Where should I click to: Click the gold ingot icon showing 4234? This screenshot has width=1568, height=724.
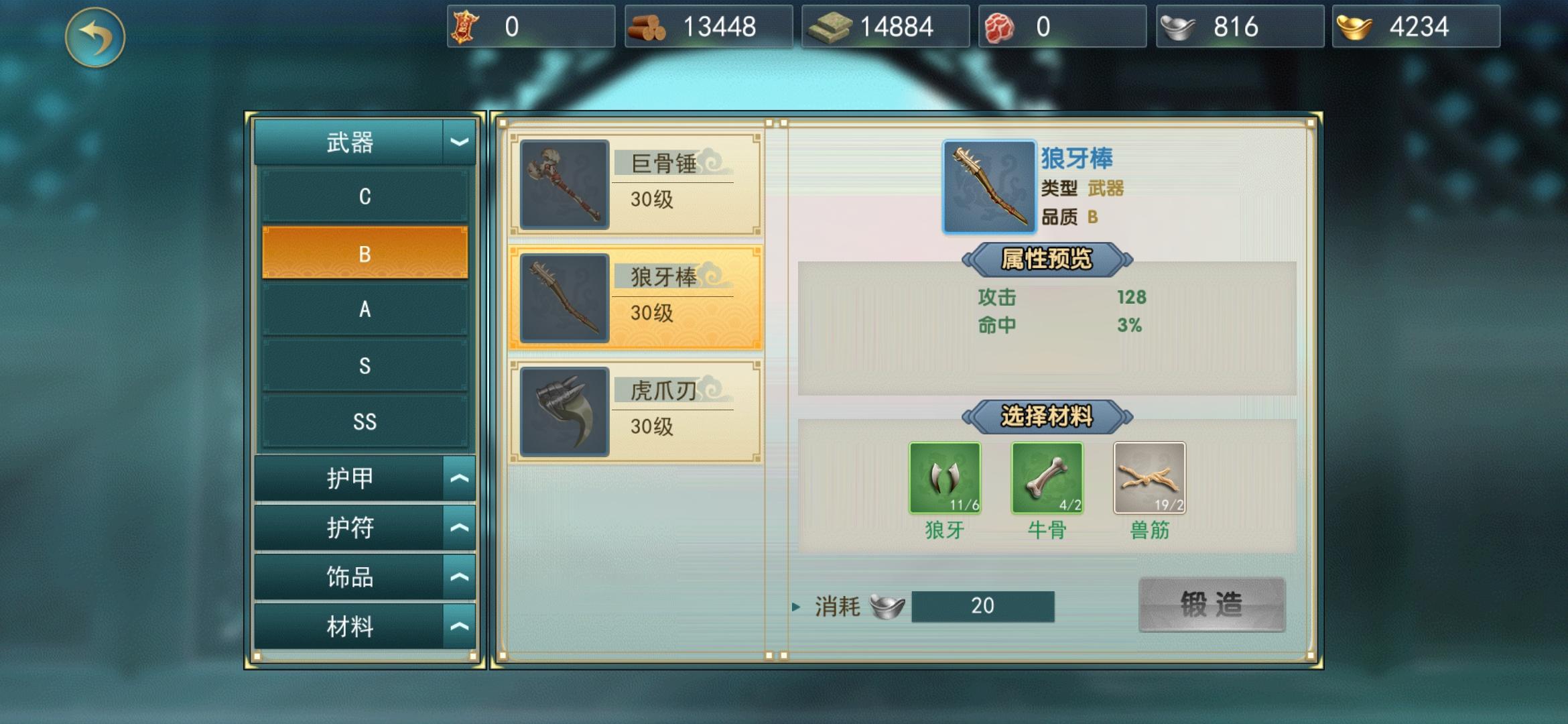click(x=1355, y=25)
